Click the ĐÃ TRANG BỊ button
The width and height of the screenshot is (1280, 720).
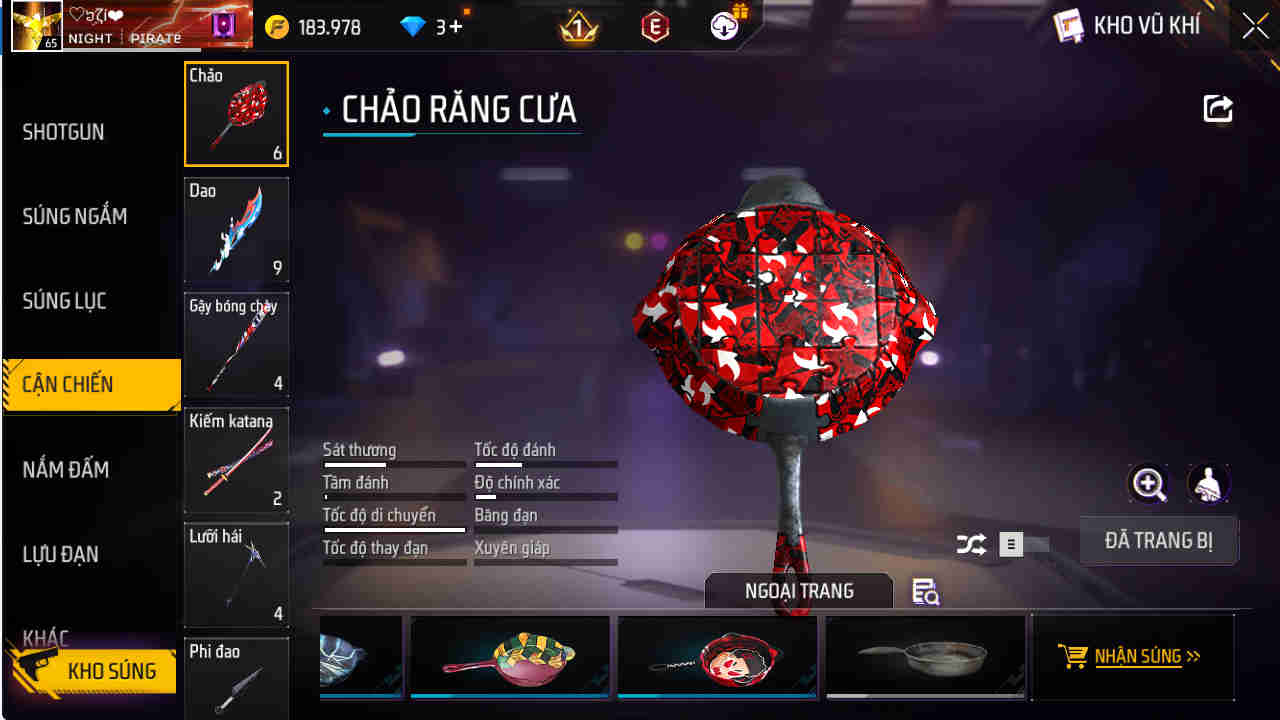1159,539
